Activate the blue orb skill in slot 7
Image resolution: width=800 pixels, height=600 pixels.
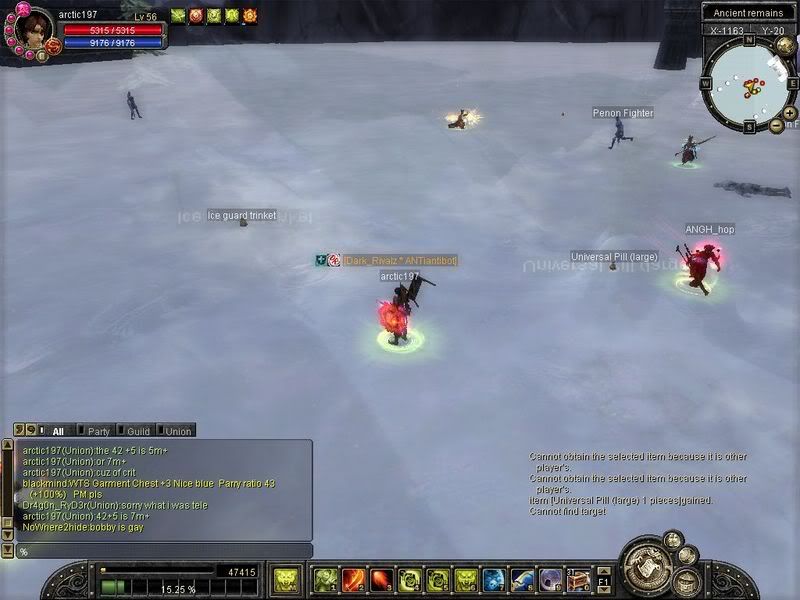pyautogui.click(x=494, y=580)
